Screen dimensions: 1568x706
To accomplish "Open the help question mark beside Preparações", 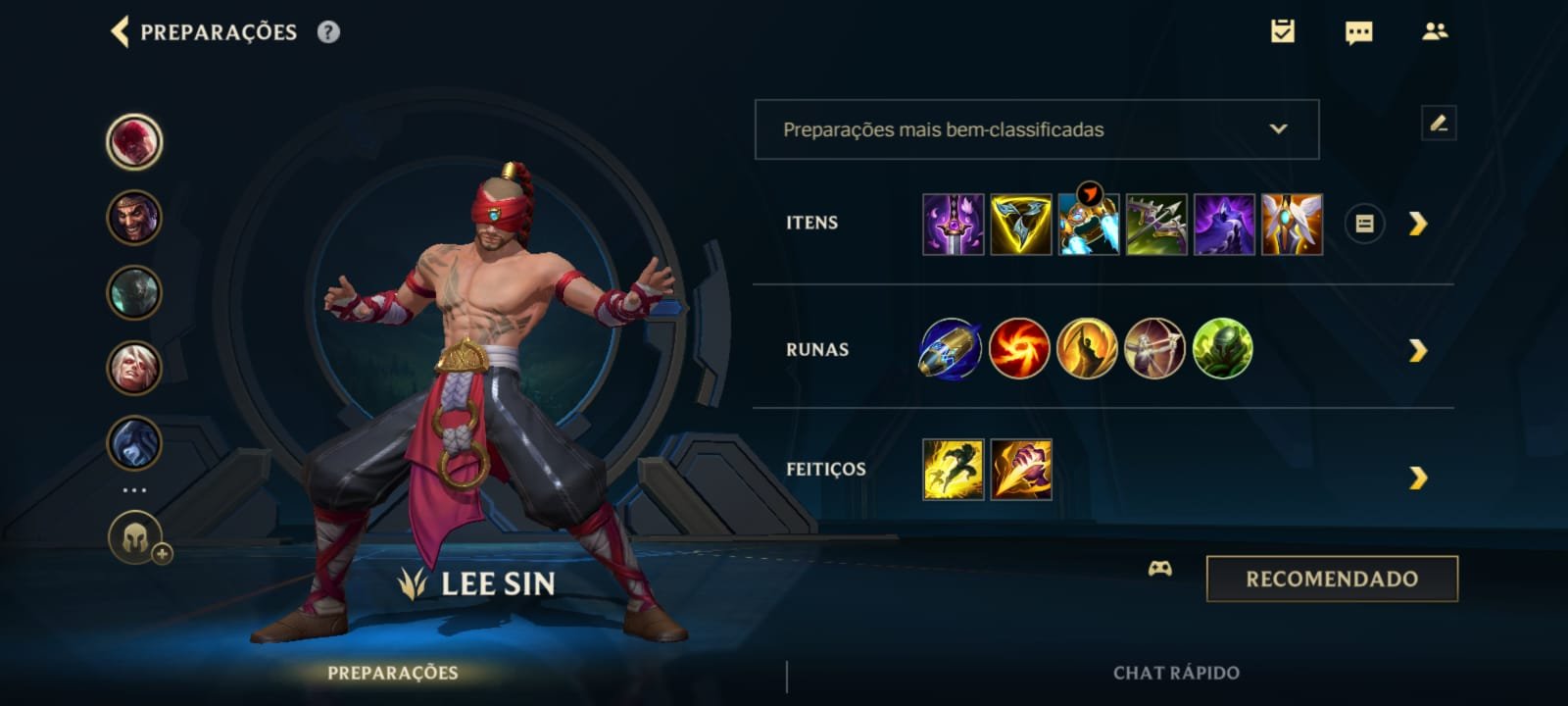I will 327,31.
